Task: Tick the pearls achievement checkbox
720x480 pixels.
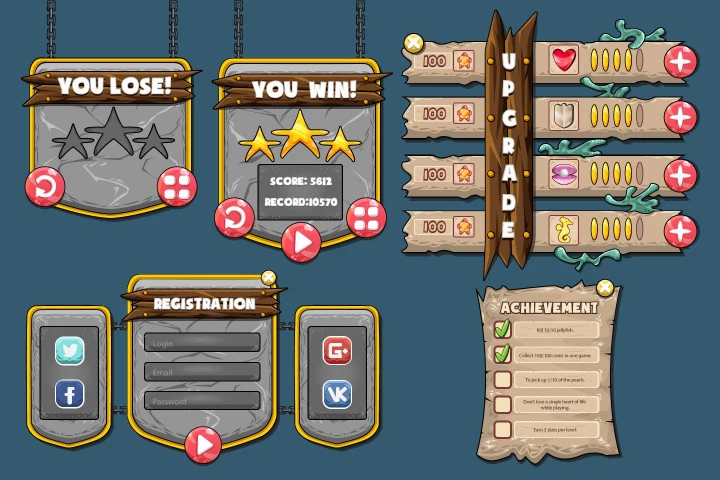Action: (503, 379)
